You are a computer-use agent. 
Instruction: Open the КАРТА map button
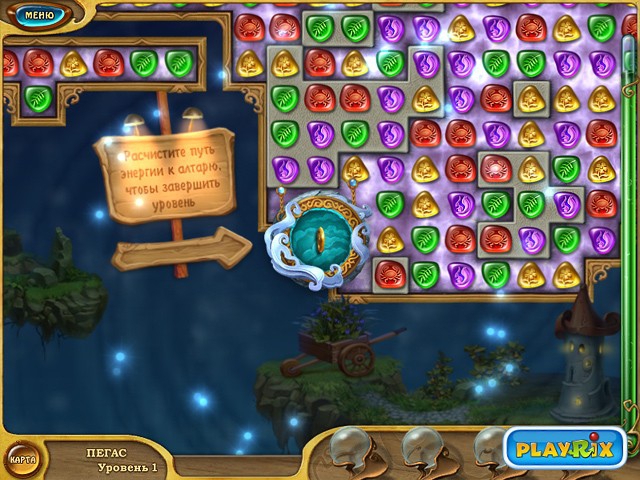[22, 459]
